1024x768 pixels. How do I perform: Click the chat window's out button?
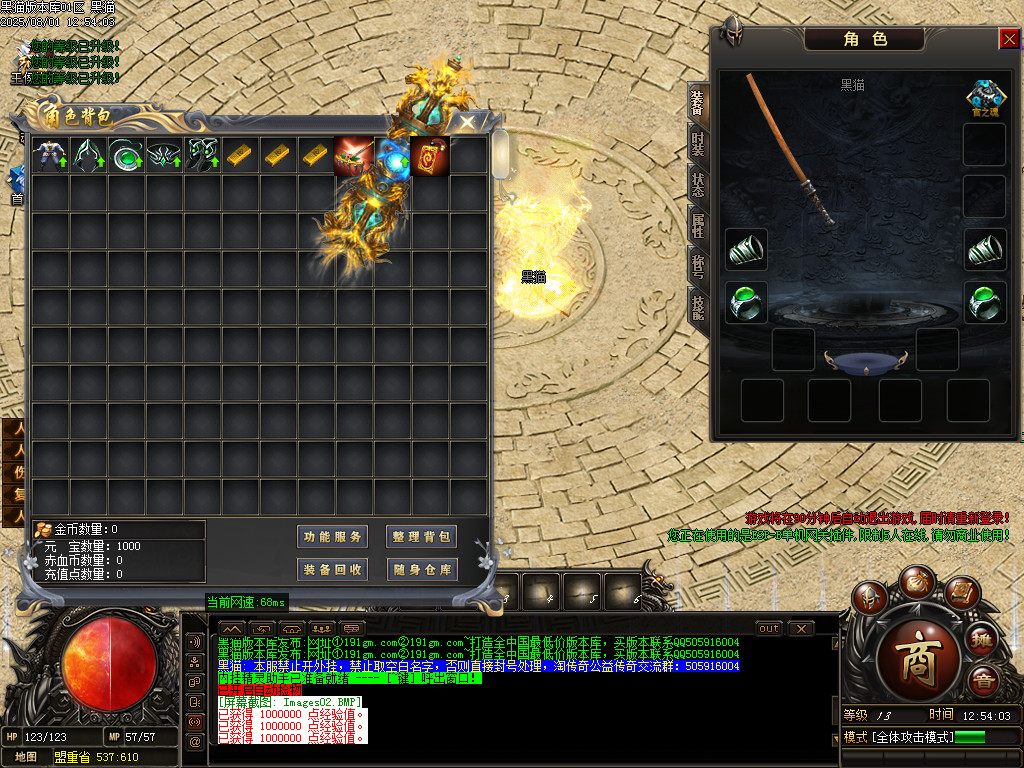pos(769,629)
